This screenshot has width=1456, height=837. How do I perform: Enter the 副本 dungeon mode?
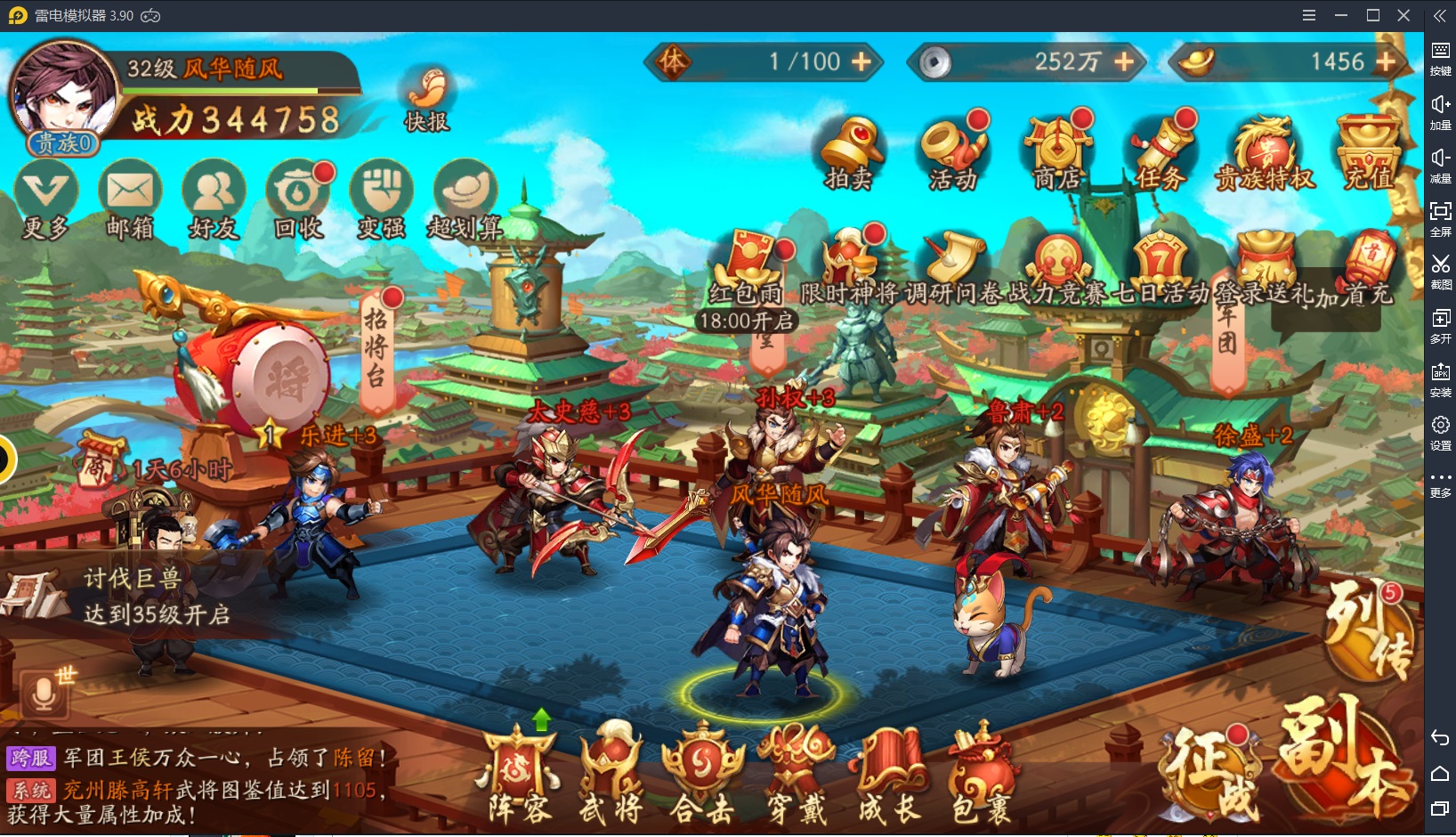[x=1344, y=757]
